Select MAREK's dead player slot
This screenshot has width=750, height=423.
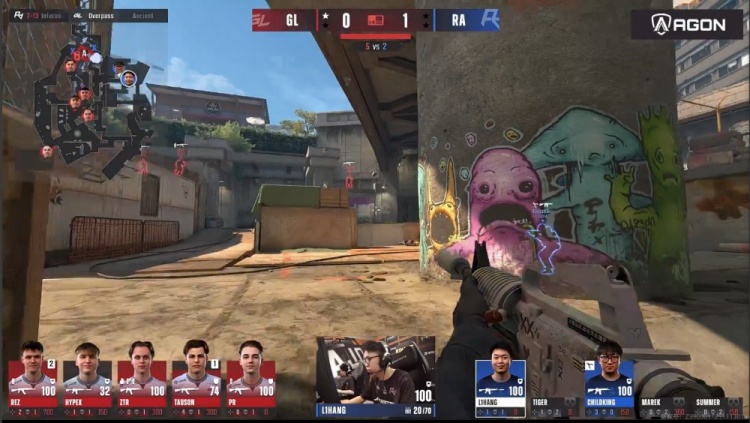pyautogui.click(x=663, y=403)
